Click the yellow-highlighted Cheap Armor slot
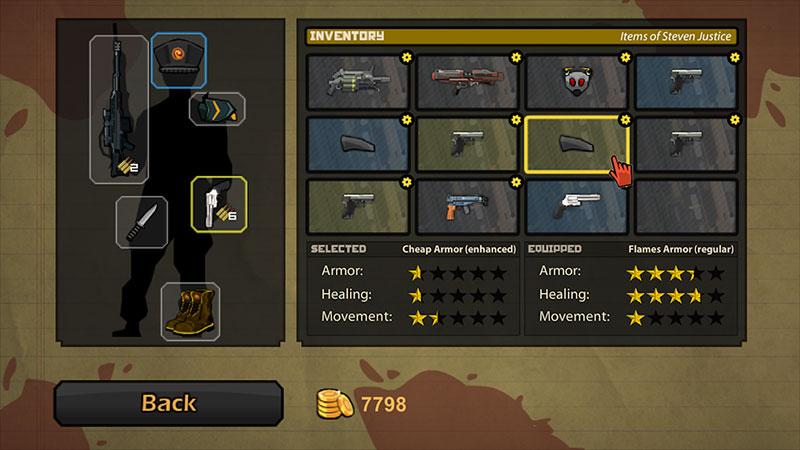This screenshot has width=800, height=450. (x=577, y=144)
